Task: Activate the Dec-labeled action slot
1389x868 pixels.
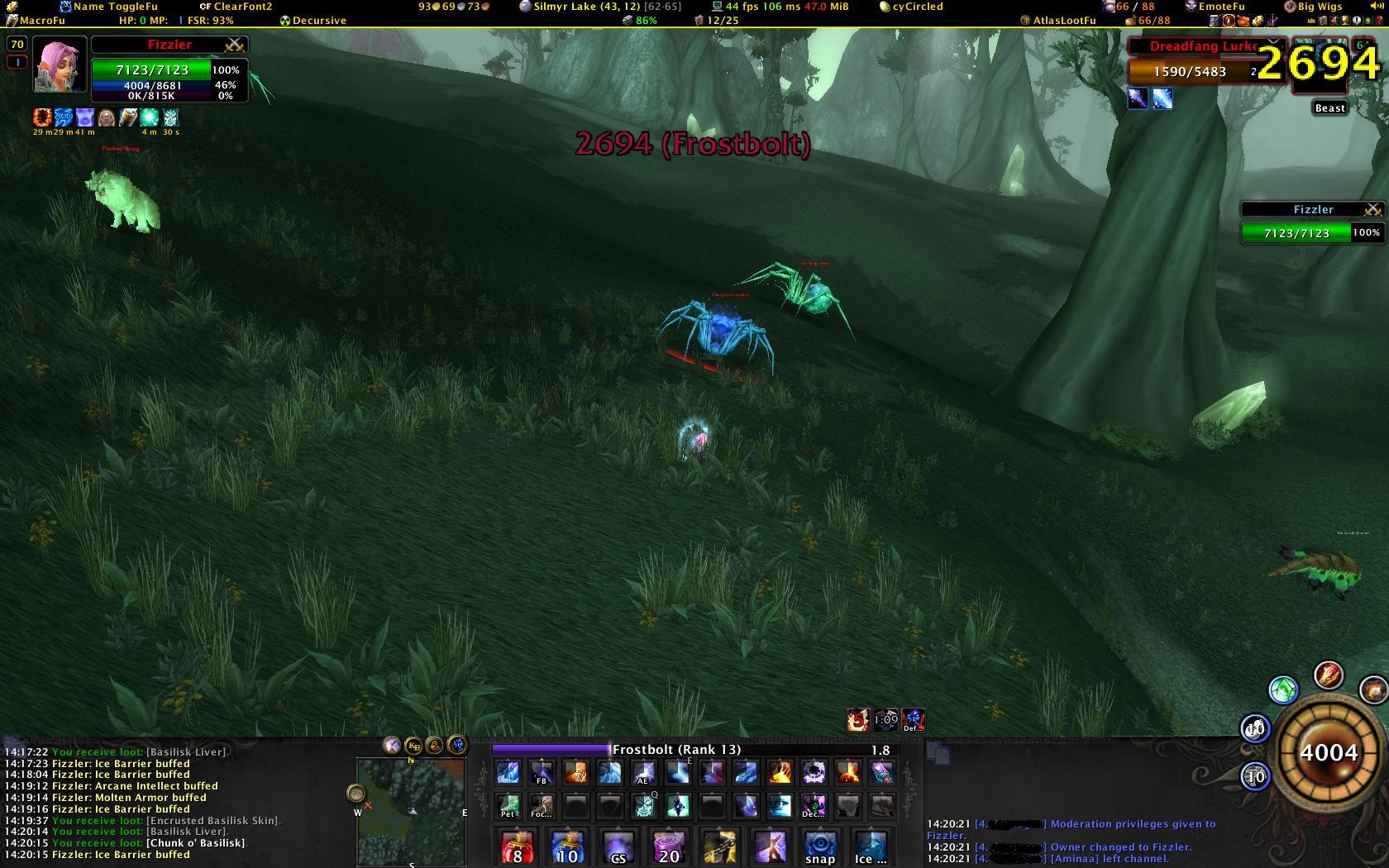Action: click(814, 806)
